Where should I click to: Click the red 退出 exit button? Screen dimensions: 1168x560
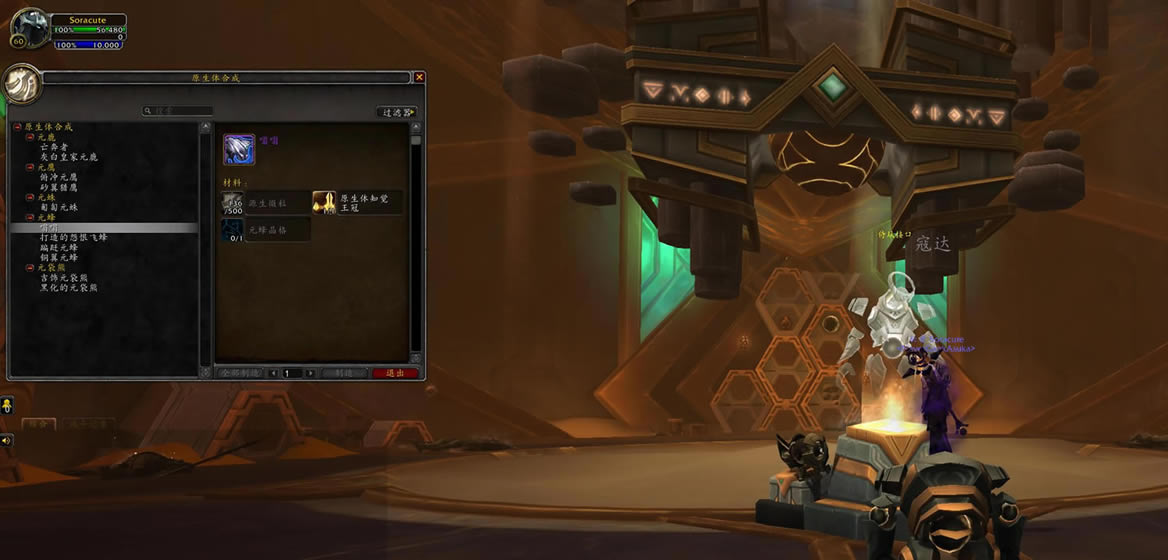395,373
